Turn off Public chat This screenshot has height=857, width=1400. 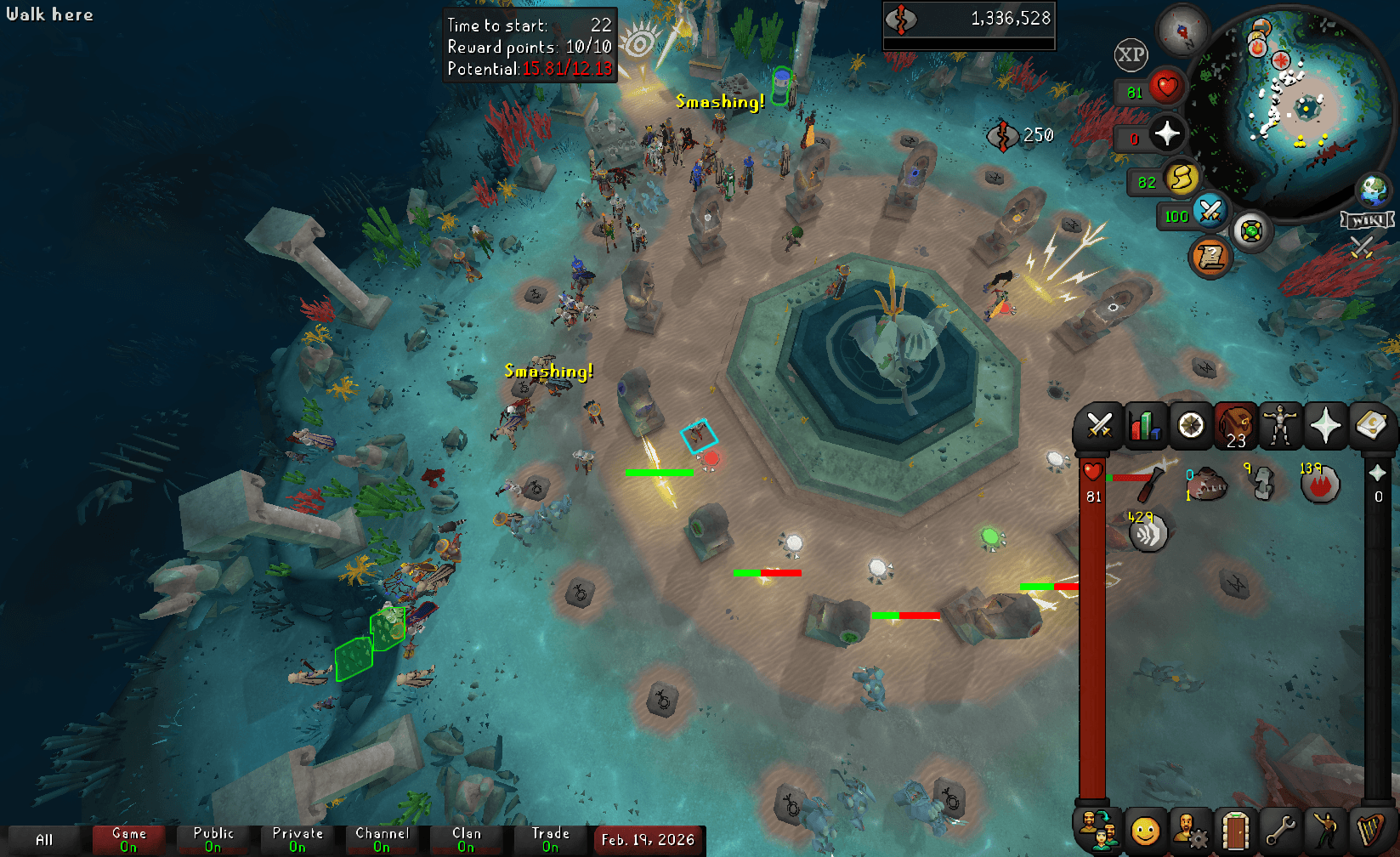click(x=214, y=837)
